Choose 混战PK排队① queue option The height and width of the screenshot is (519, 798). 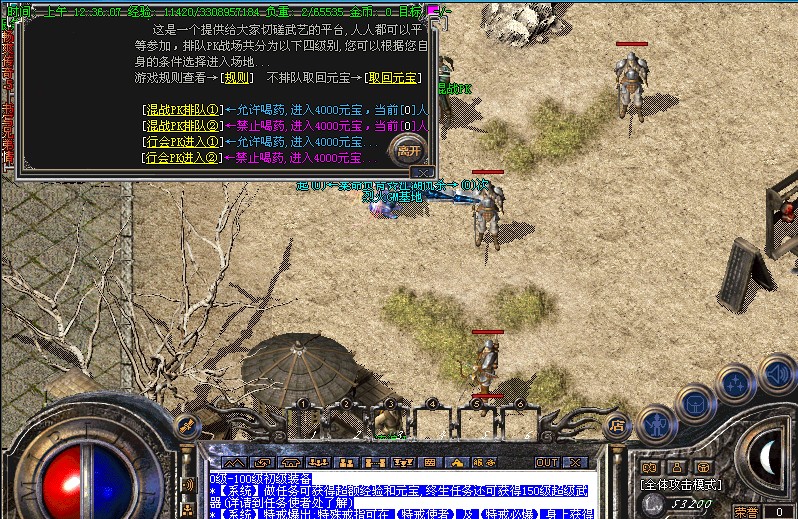coord(182,109)
